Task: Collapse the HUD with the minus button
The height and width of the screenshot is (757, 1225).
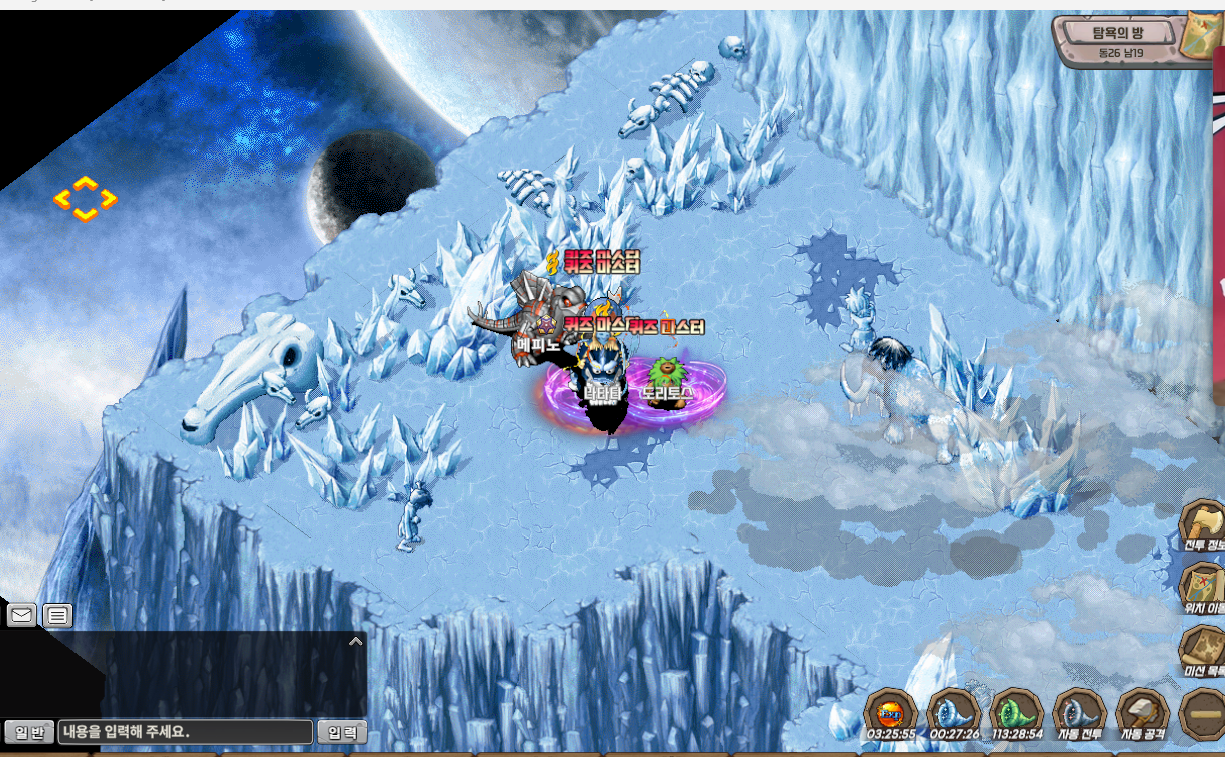Action: point(1202,714)
